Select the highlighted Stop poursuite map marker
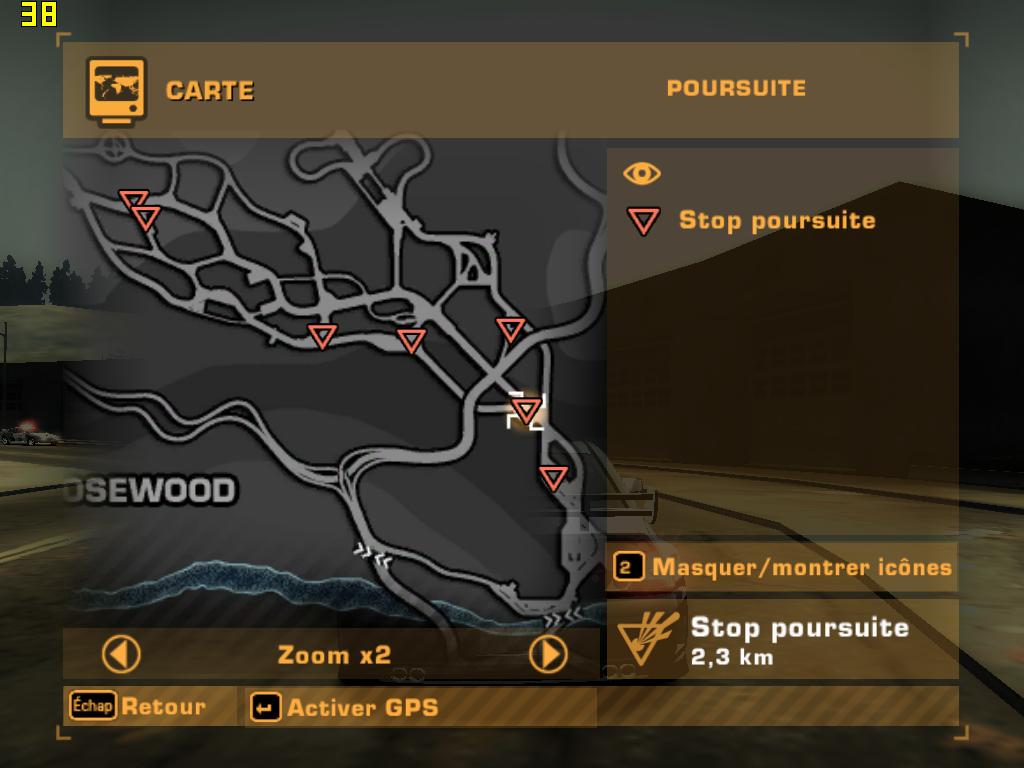Image resolution: width=1024 pixels, height=768 pixels. 526,409
